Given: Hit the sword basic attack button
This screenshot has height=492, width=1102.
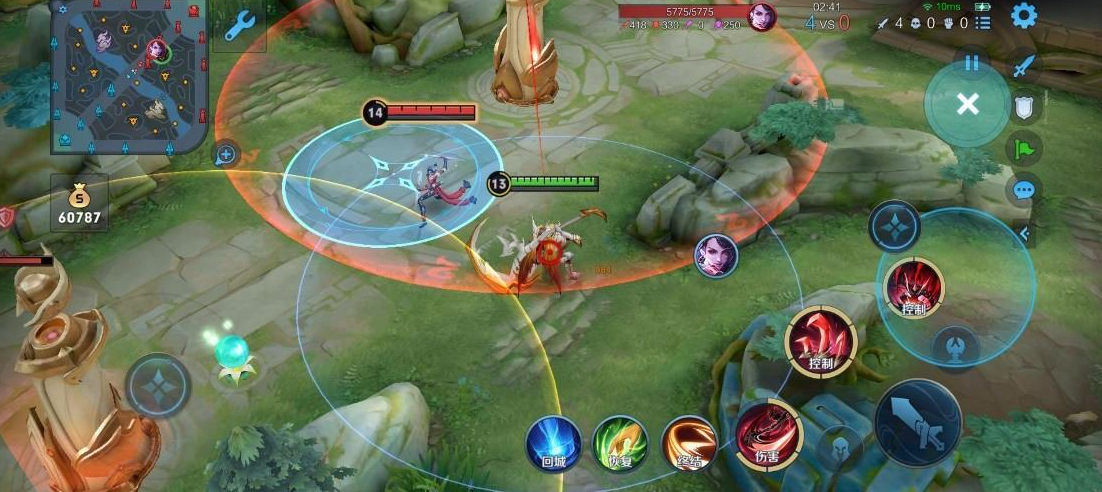Looking at the screenshot, I should click(917, 423).
